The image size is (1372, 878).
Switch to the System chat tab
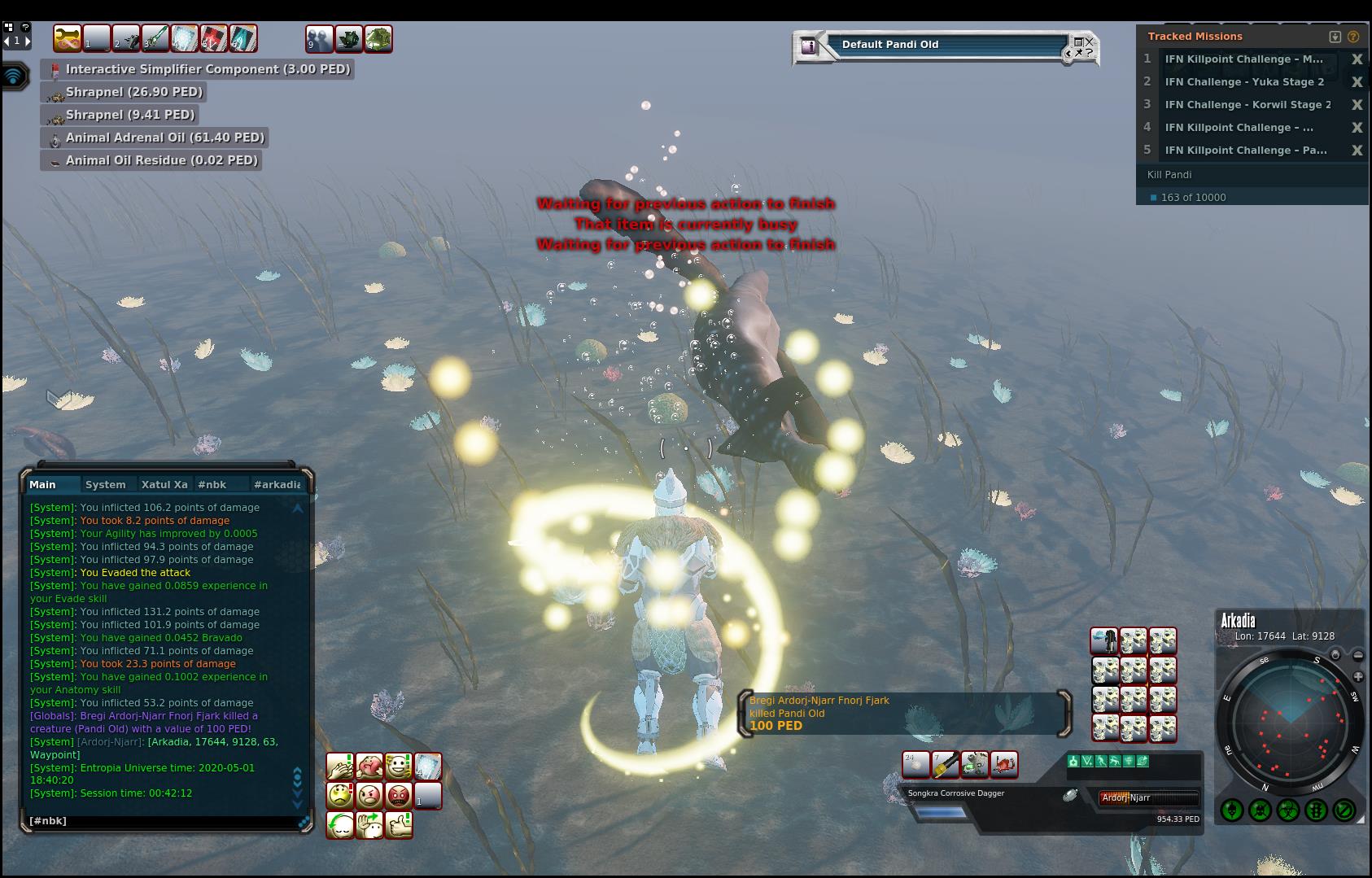[106, 484]
